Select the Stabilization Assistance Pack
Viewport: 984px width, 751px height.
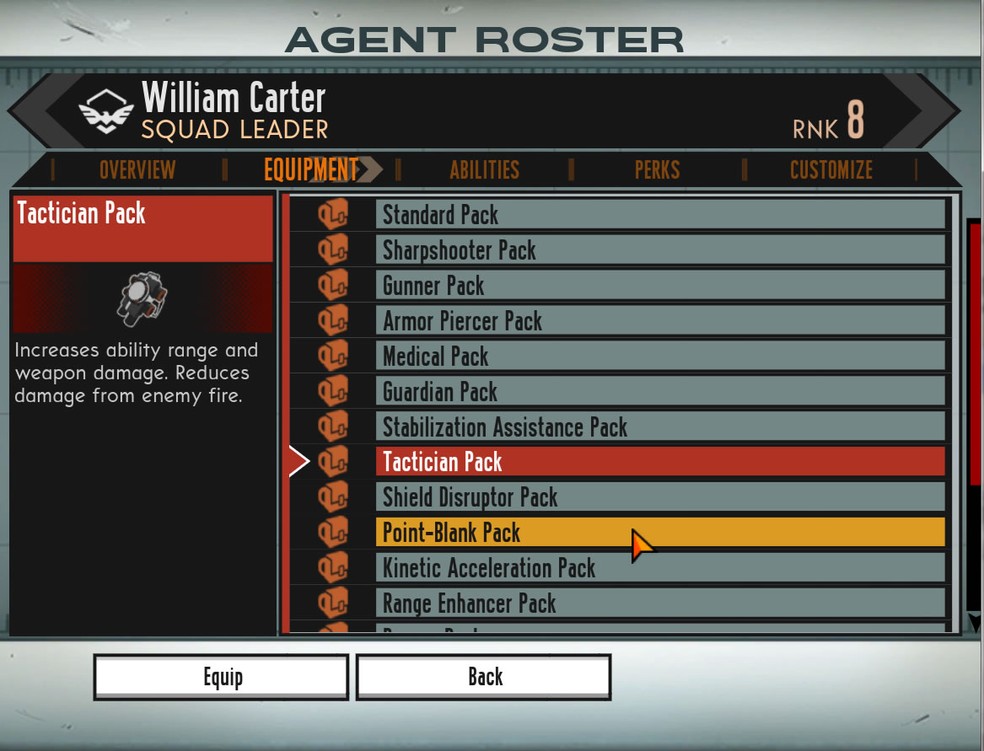coord(660,427)
